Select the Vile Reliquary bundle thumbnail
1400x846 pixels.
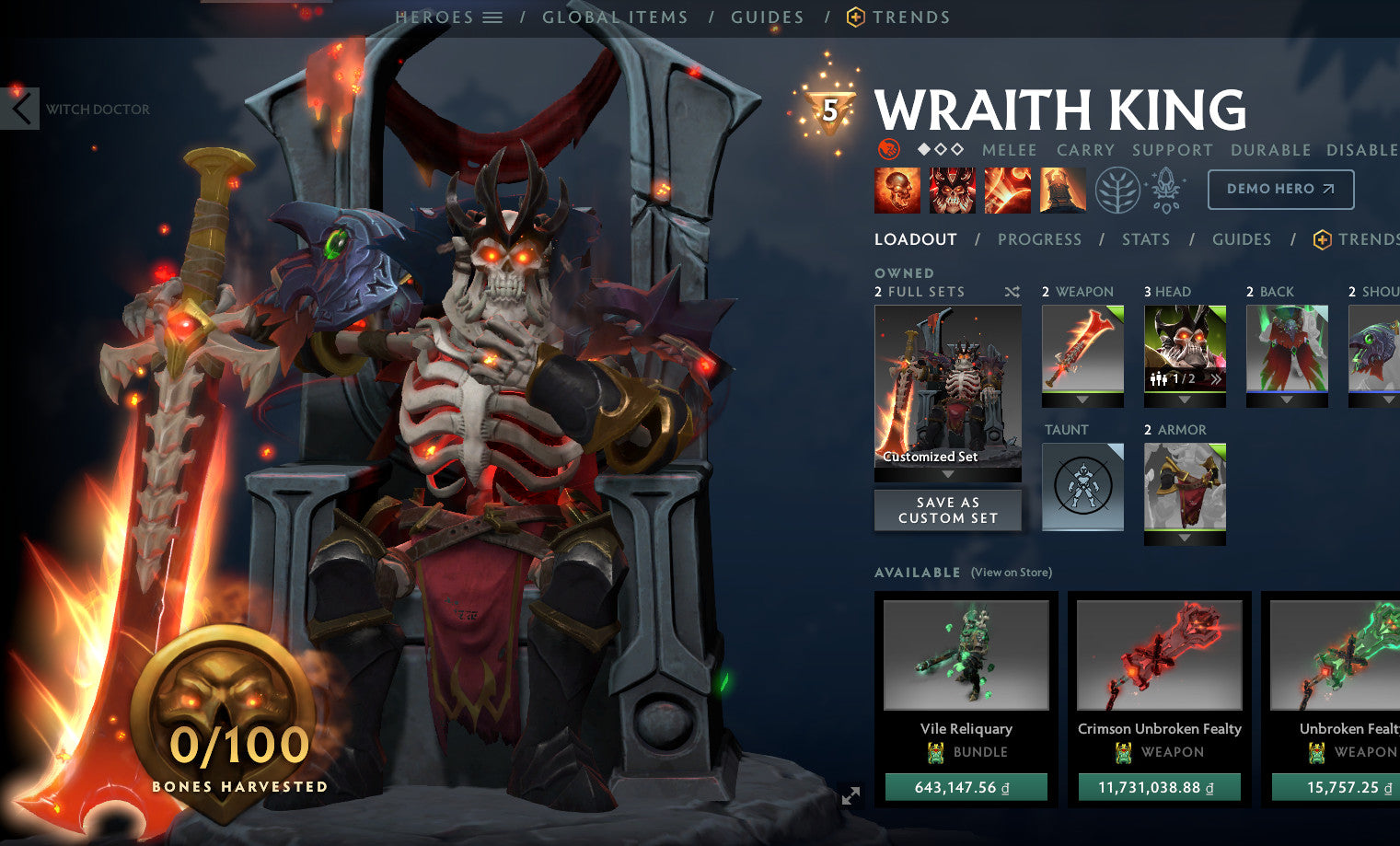(966, 655)
